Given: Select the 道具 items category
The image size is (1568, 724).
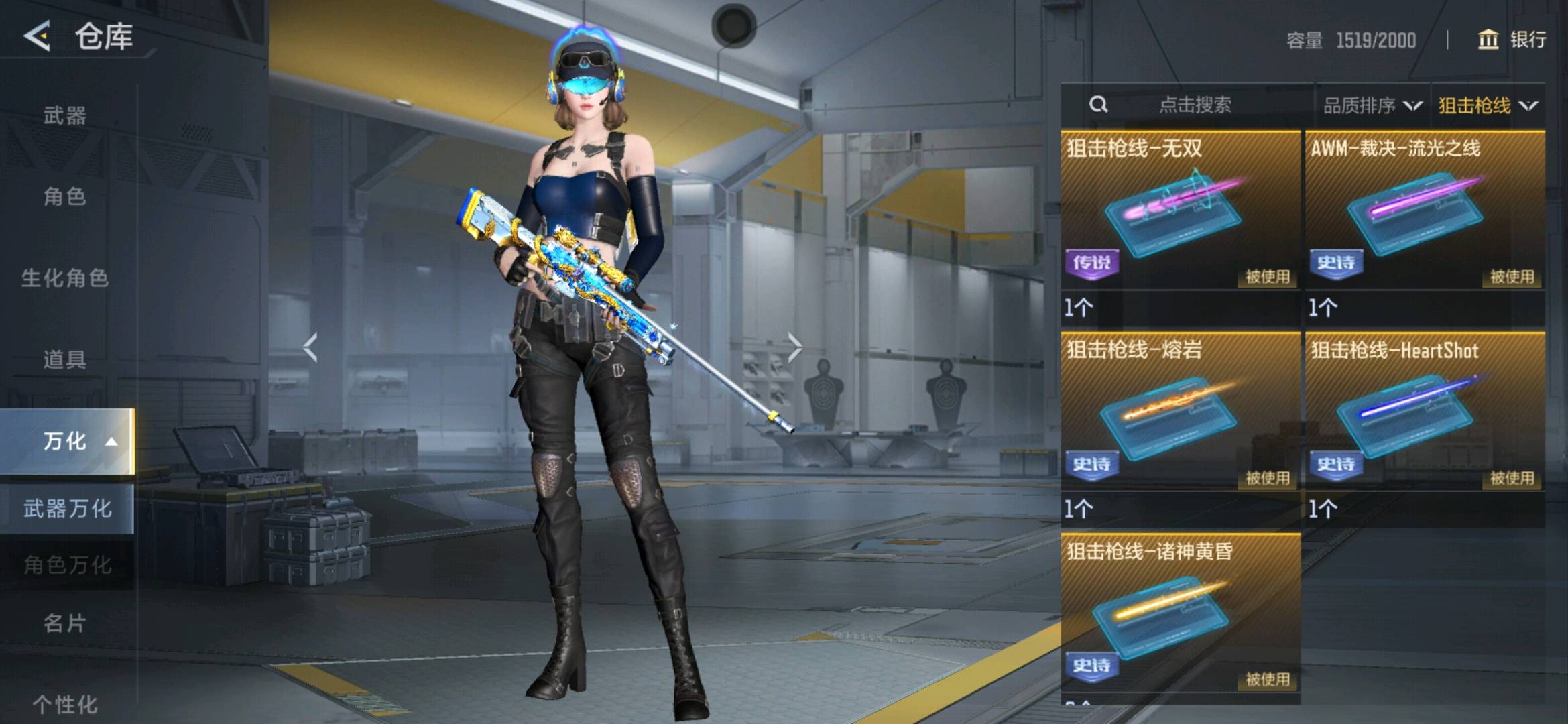Looking at the screenshot, I should (x=65, y=360).
